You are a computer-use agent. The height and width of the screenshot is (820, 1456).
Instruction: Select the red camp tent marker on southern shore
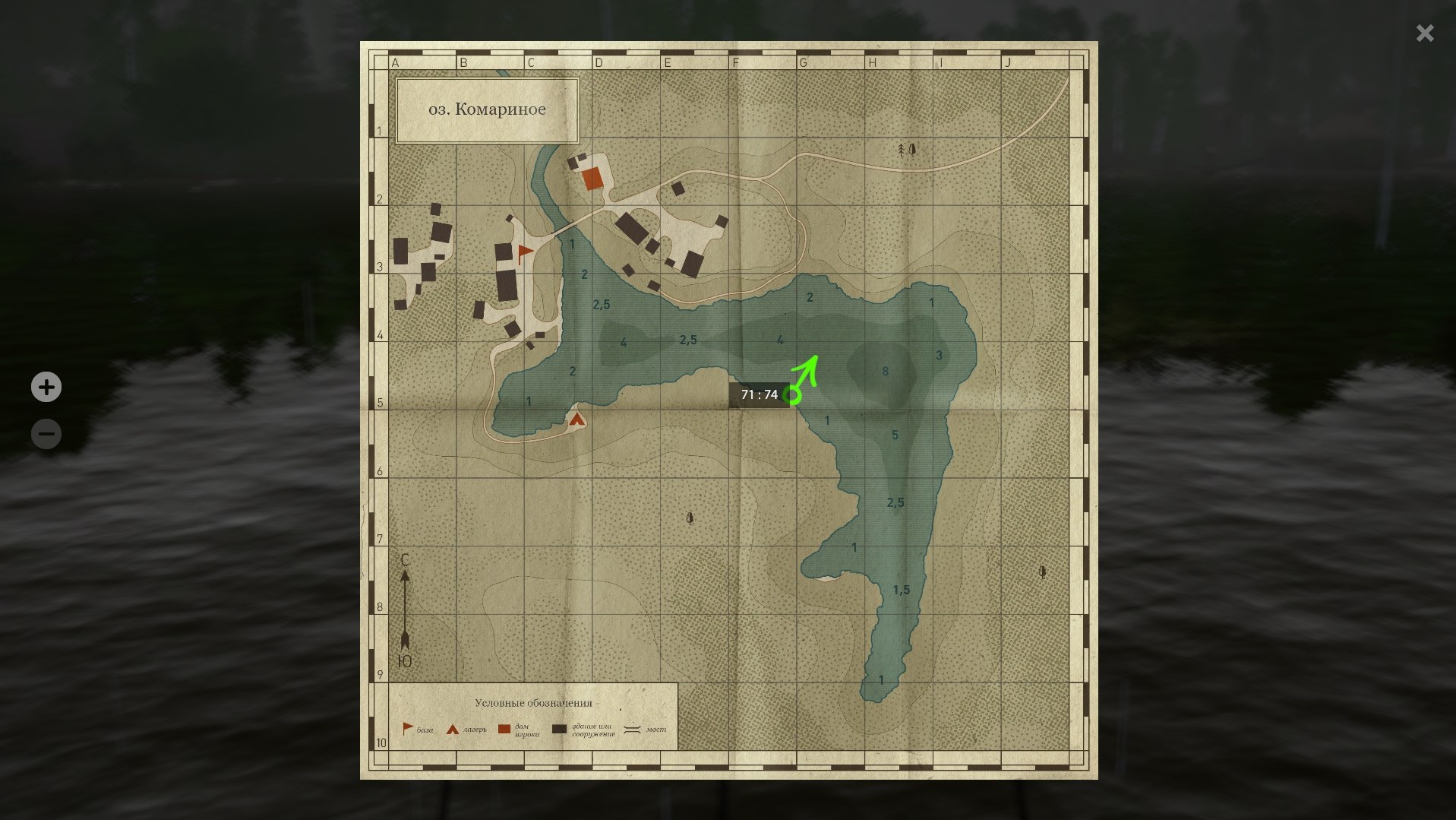click(577, 419)
